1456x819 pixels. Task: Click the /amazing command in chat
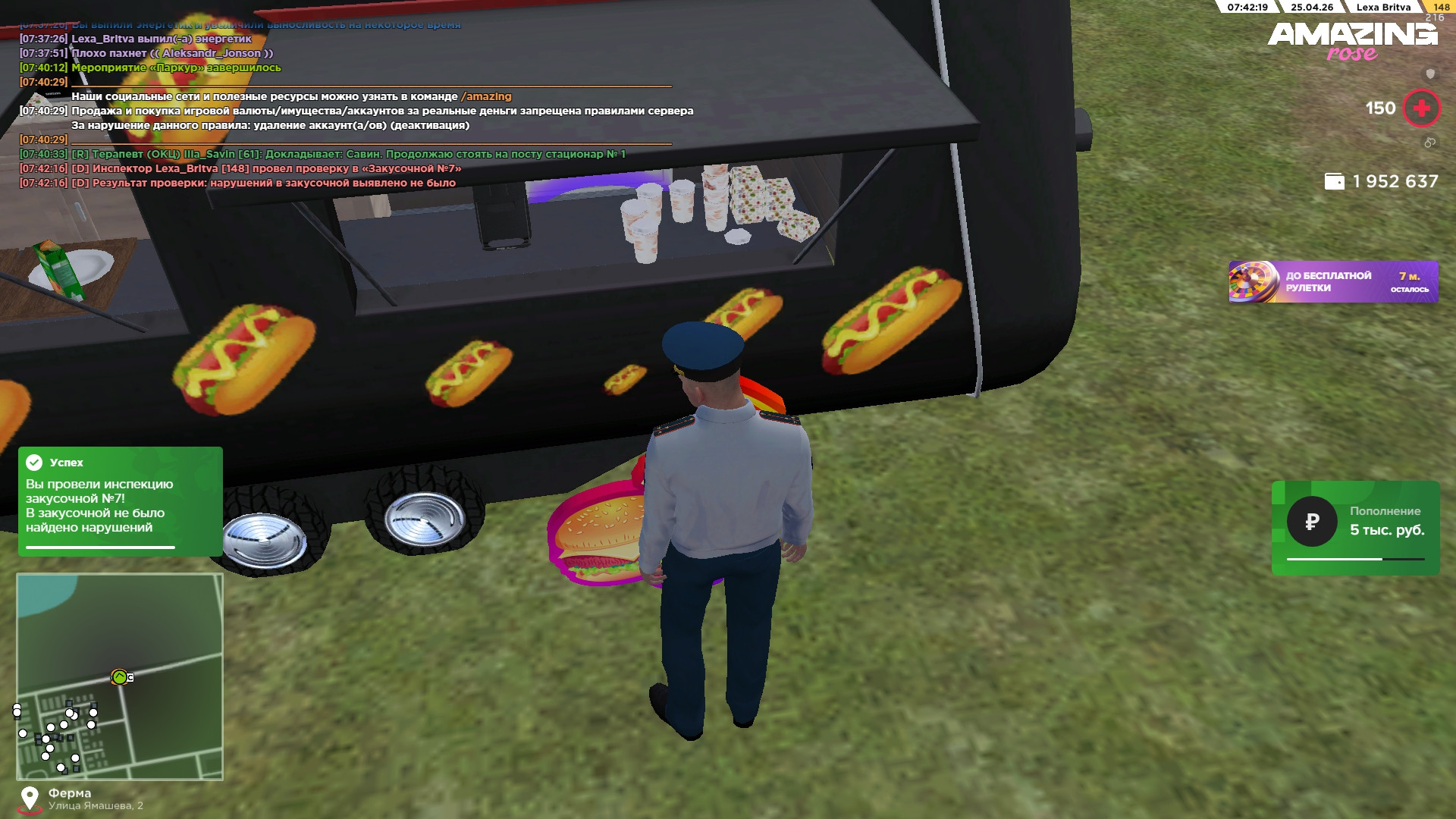point(486,96)
